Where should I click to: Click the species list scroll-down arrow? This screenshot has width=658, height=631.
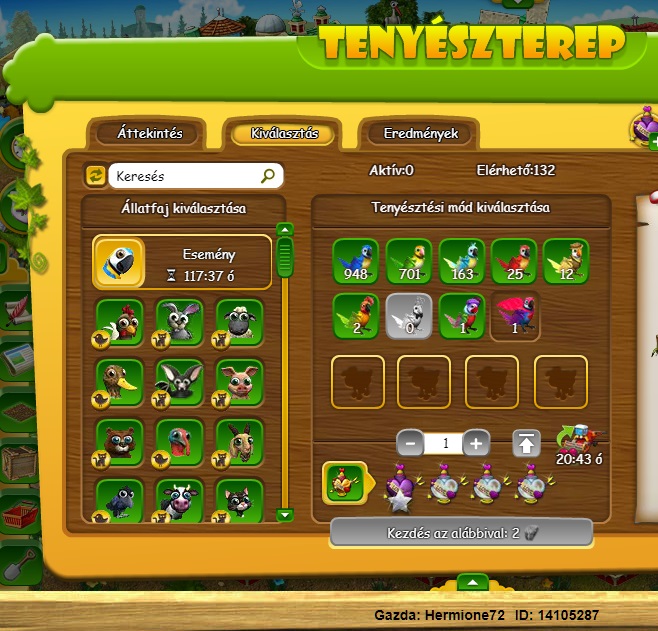point(285,514)
